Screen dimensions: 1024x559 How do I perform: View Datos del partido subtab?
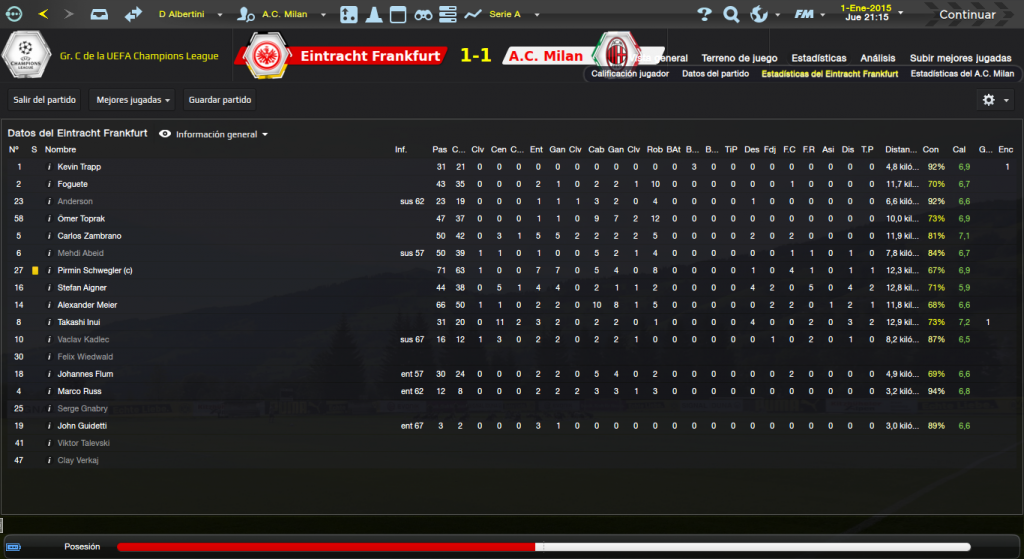pos(715,74)
